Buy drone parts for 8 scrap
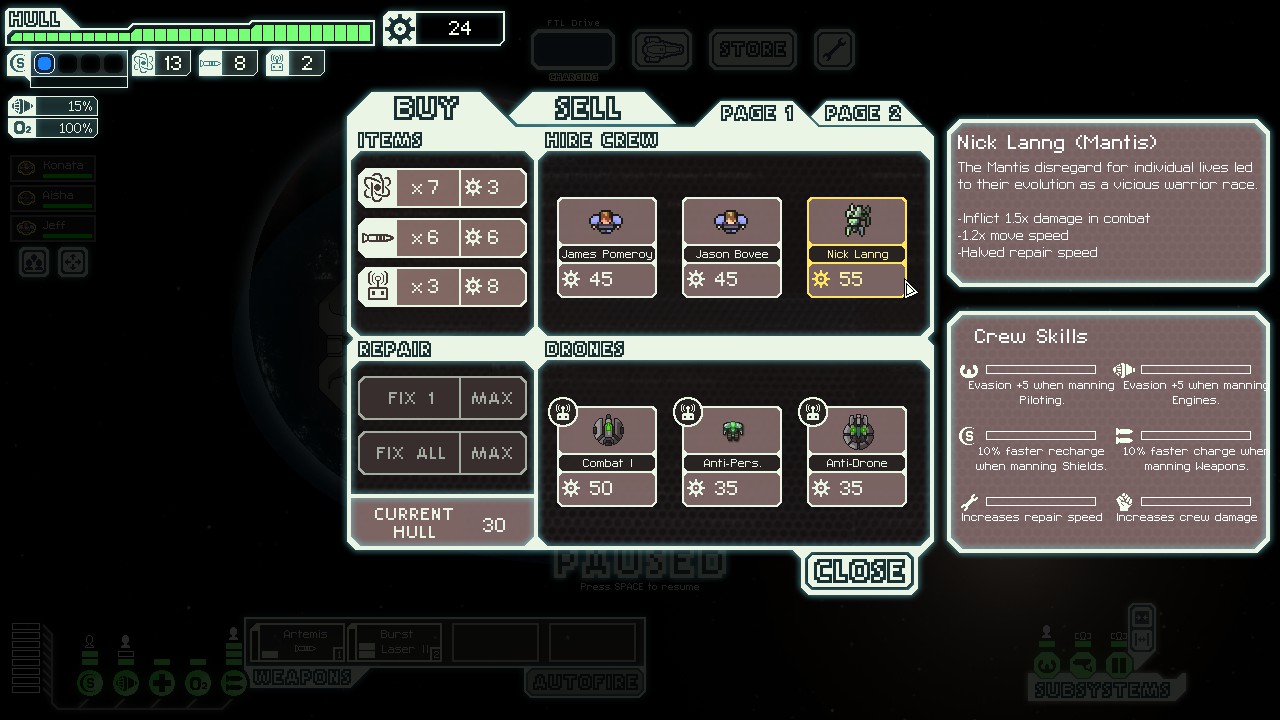The height and width of the screenshot is (720, 1280). pos(442,287)
